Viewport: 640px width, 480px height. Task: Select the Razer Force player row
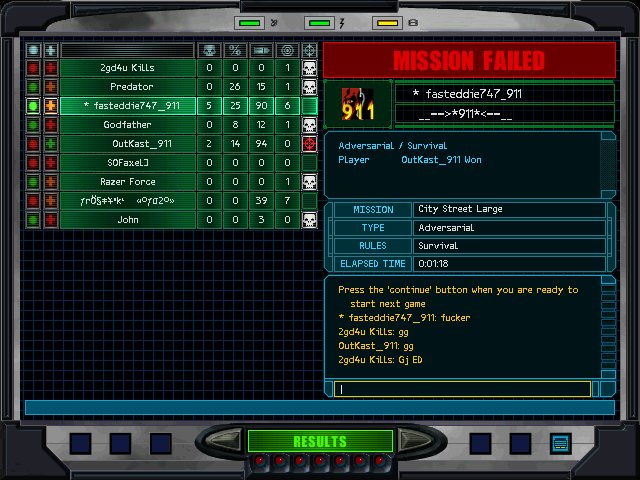127,182
